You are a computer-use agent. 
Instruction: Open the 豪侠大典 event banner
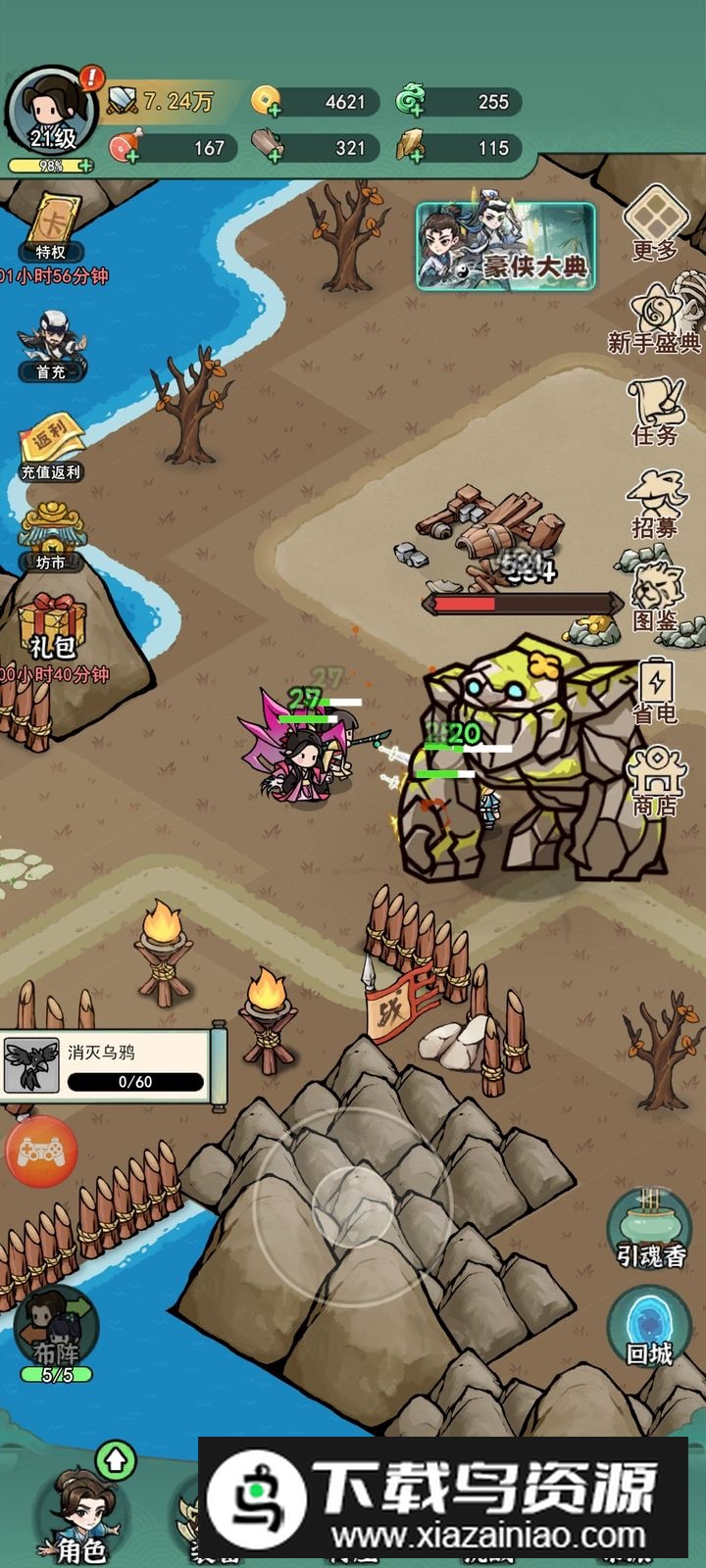pos(506,247)
